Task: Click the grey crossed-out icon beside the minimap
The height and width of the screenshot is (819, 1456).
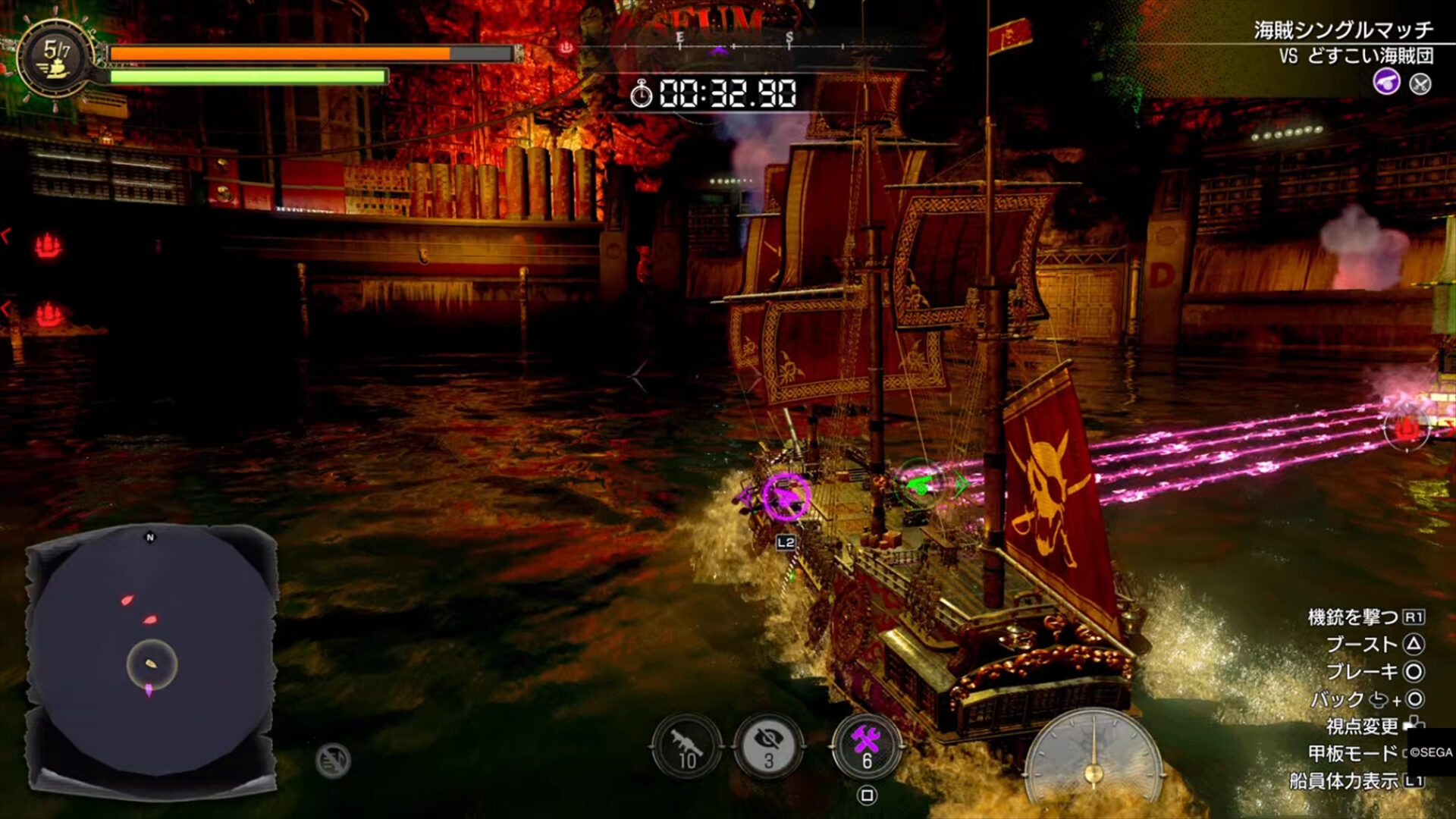Action: [x=333, y=760]
